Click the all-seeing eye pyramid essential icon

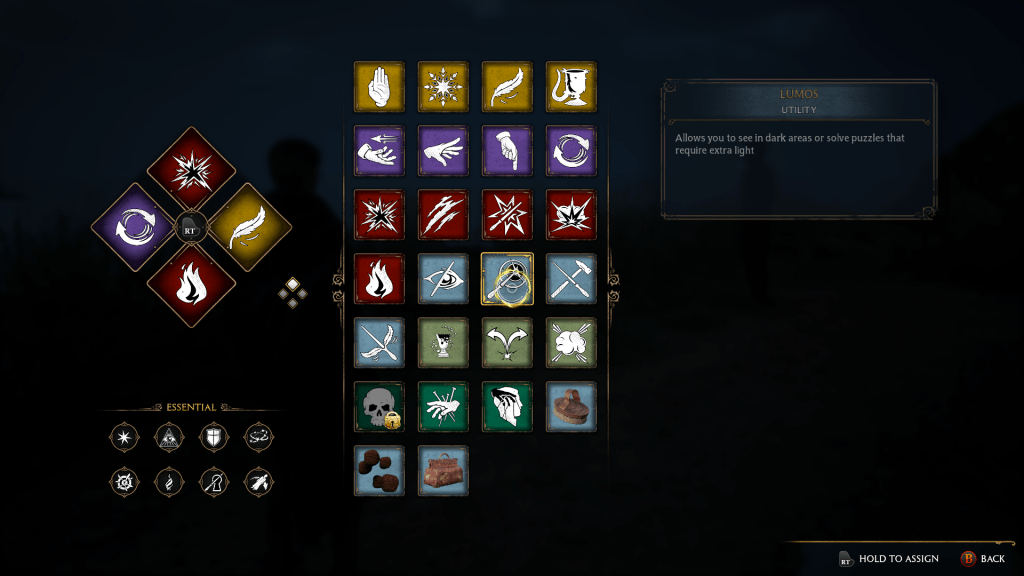(x=168, y=437)
